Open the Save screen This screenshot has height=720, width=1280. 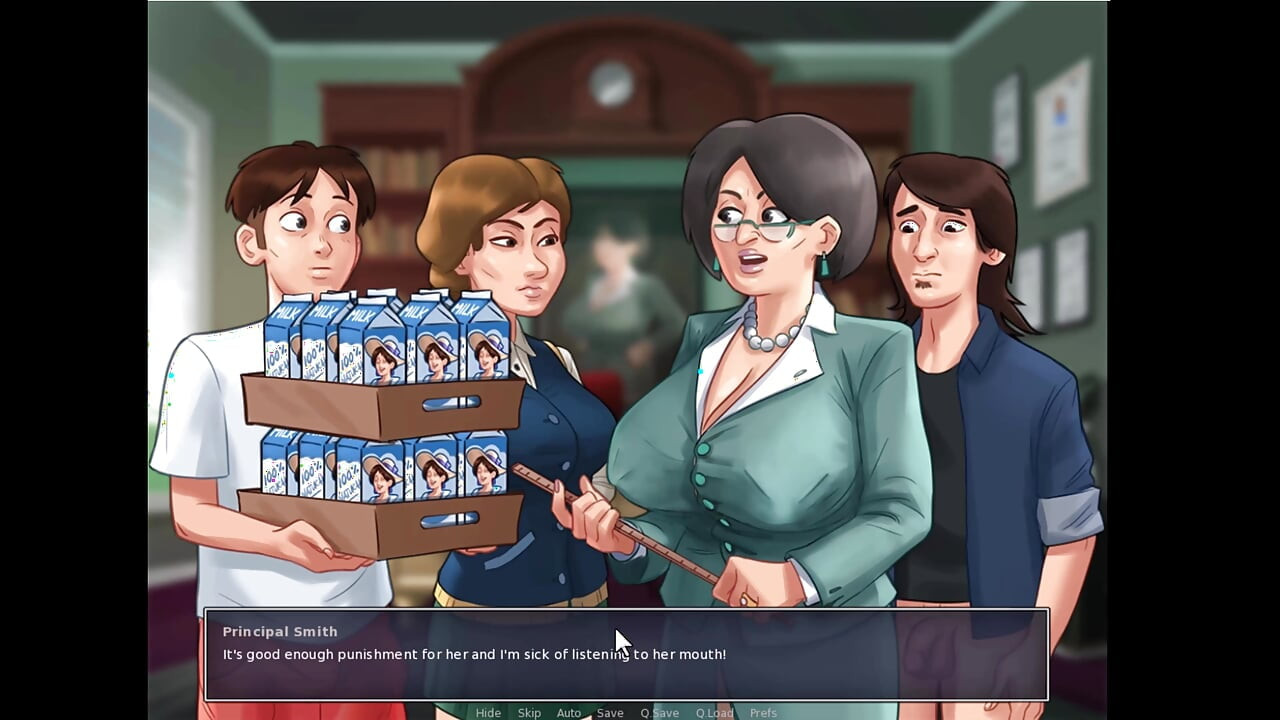click(x=610, y=712)
